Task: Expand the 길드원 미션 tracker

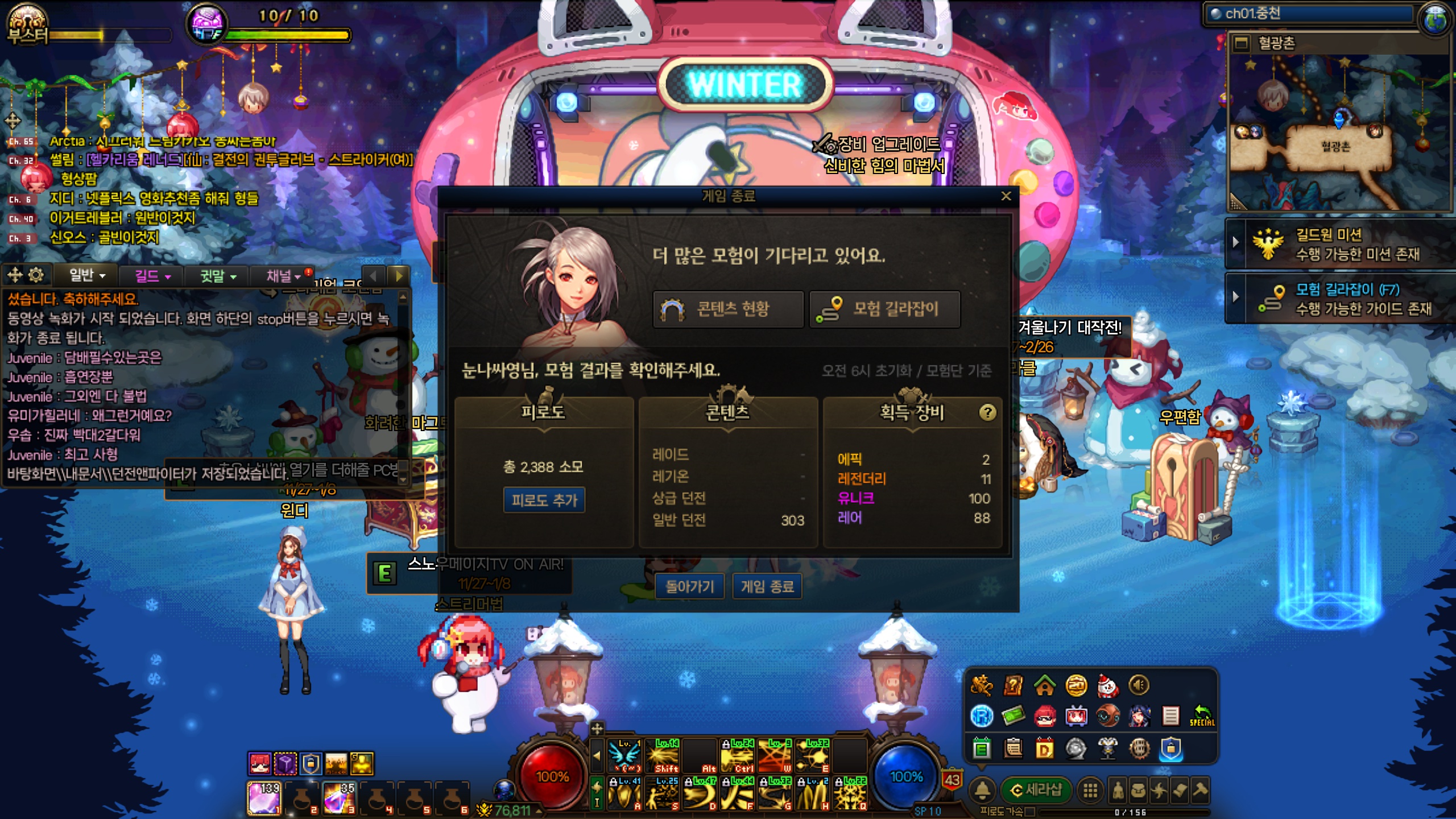Action: click(1235, 242)
